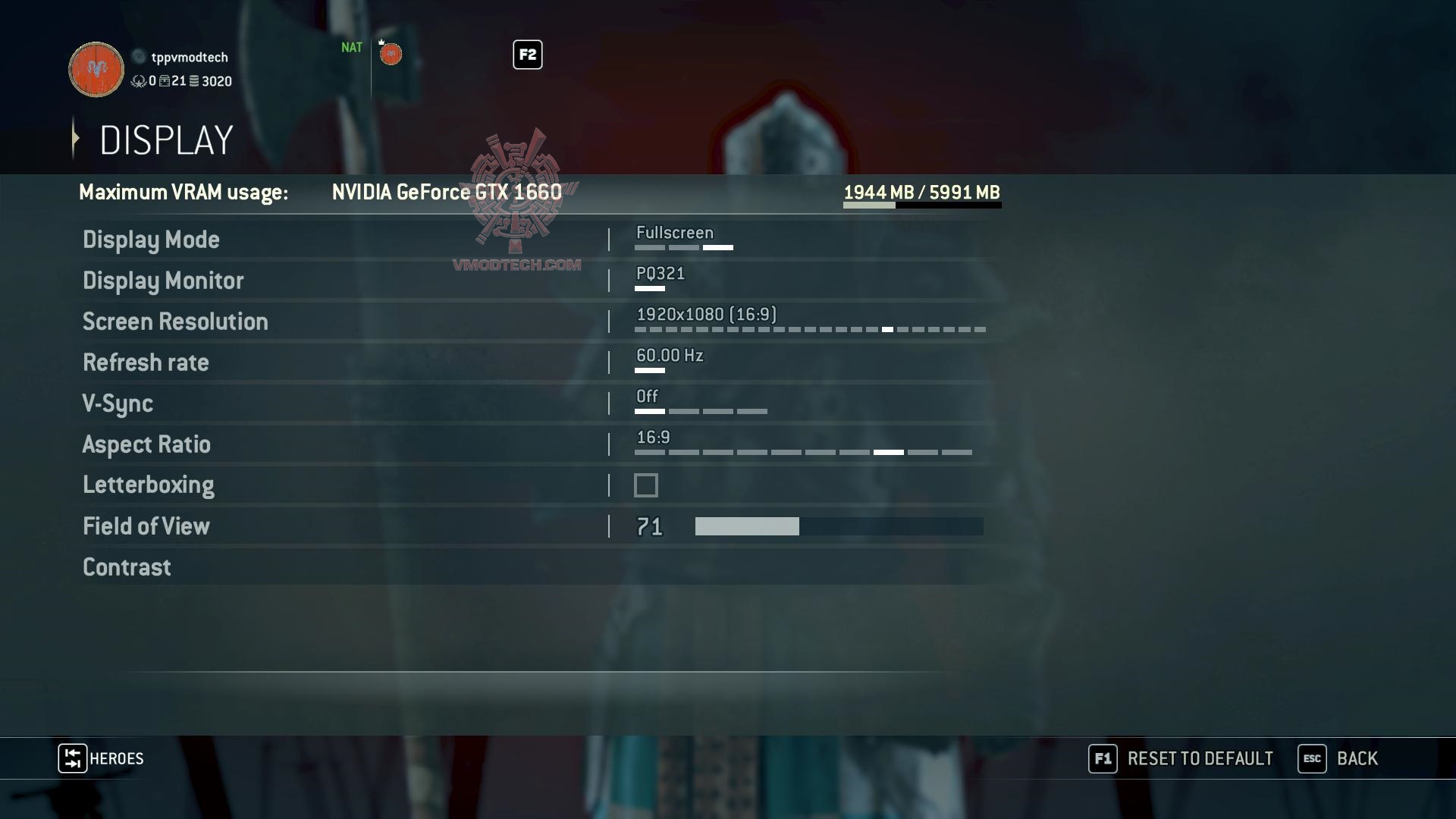Open the tppvmodtech player profile emblem
This screenshot has width=1456, height=819.
point(96,70)
